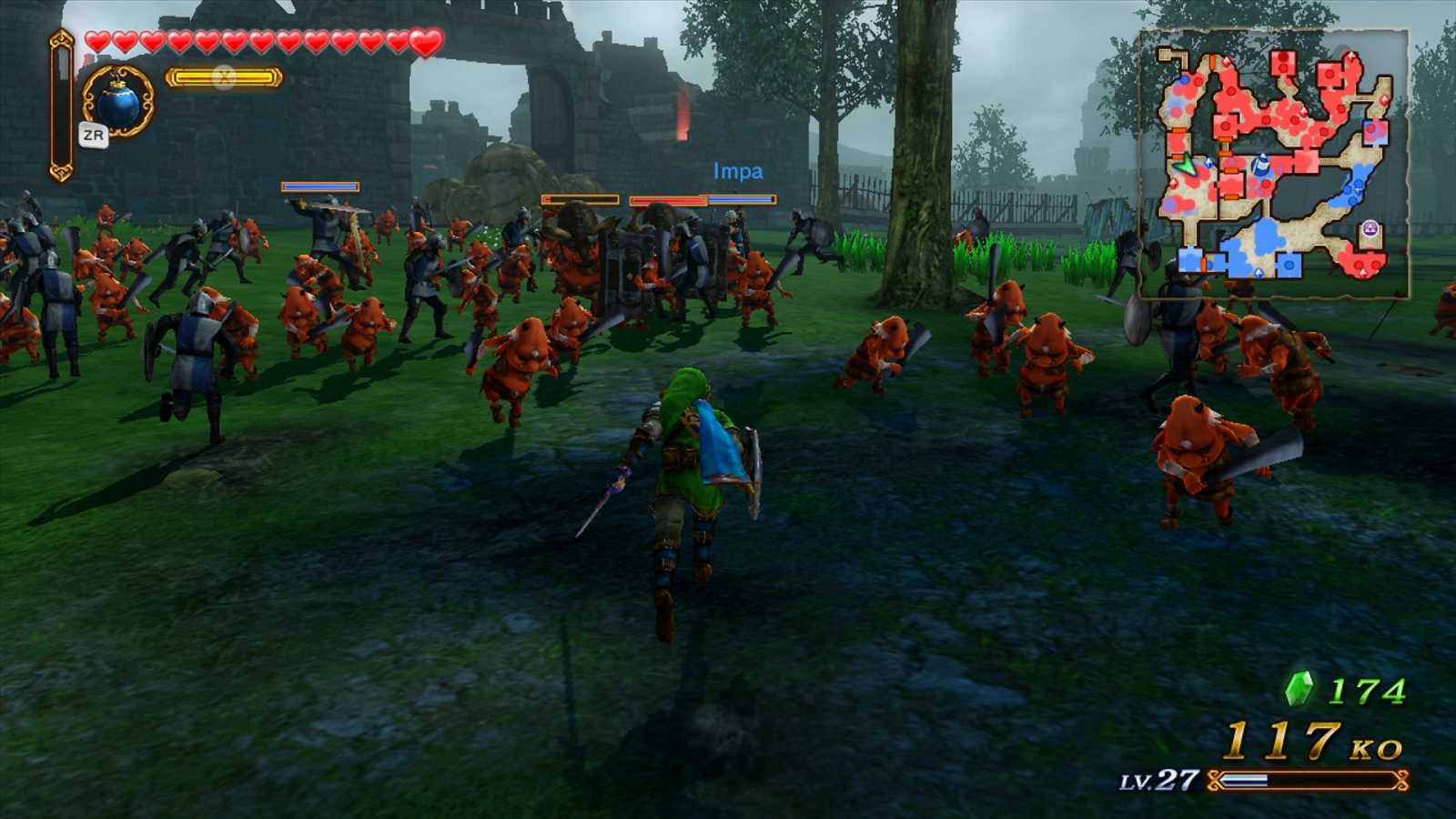Click the purple Triforce marker on the minimap

tap(1370, 229)
